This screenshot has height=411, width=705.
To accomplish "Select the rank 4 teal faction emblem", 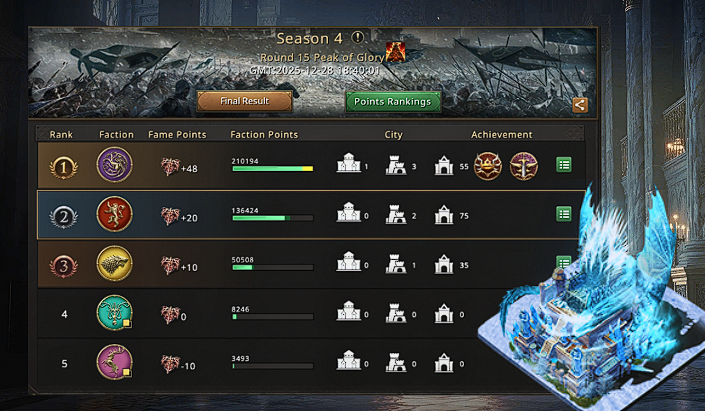I will pyautogui.click(x=114, y=313).
